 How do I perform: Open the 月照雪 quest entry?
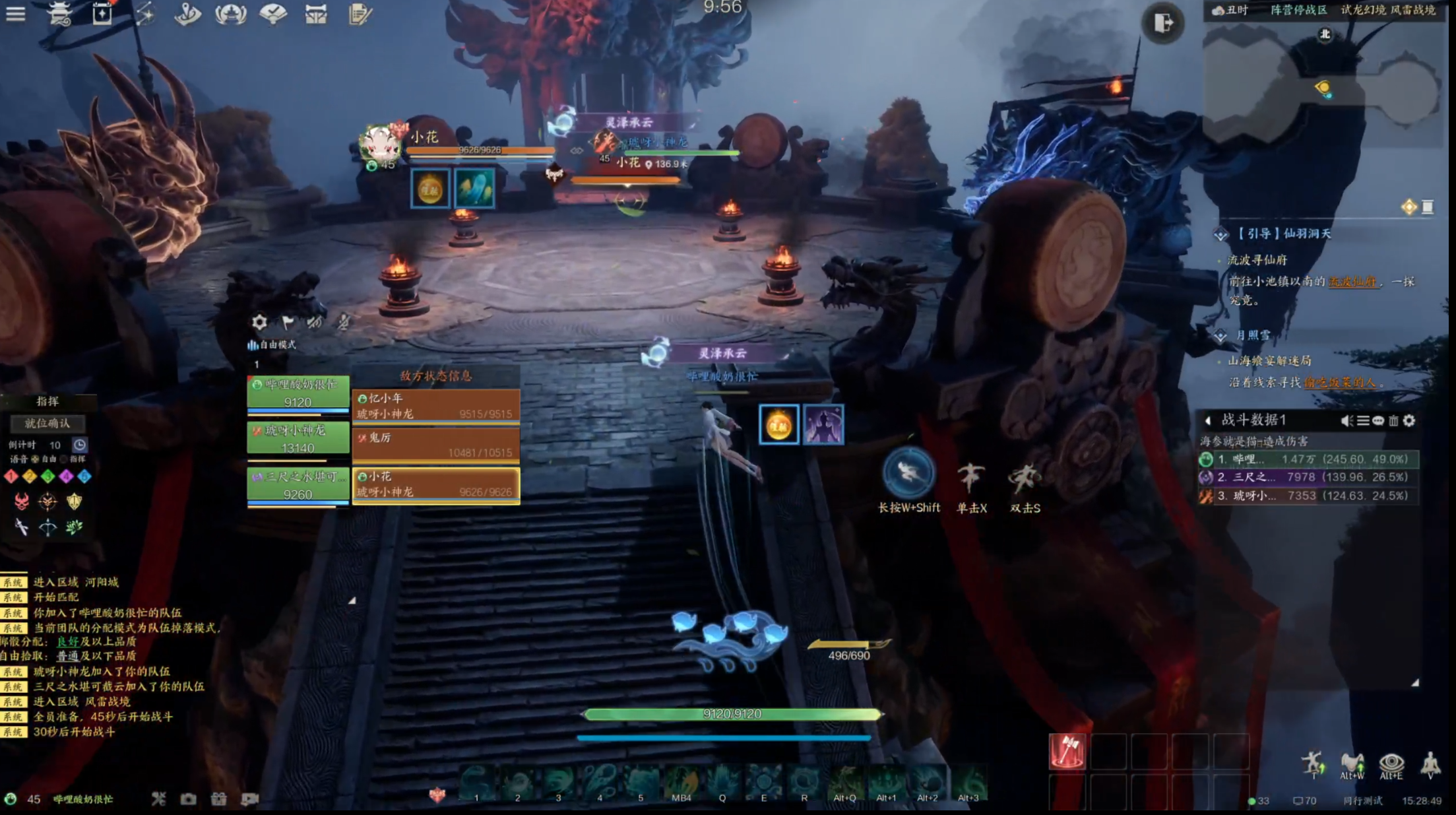(x=1252, y=335)
